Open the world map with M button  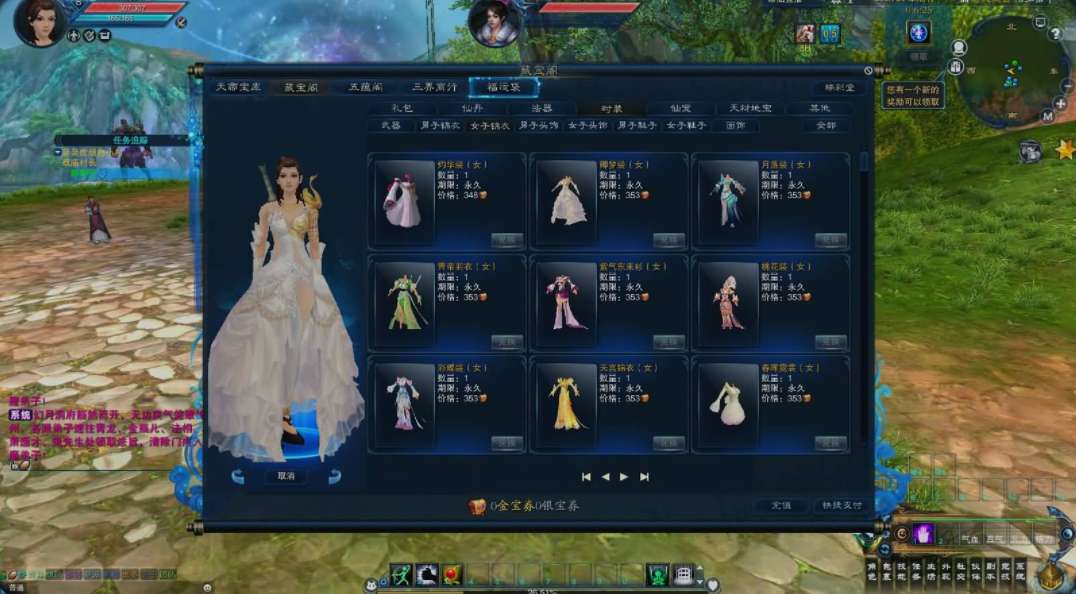(x=1047, y=117)
